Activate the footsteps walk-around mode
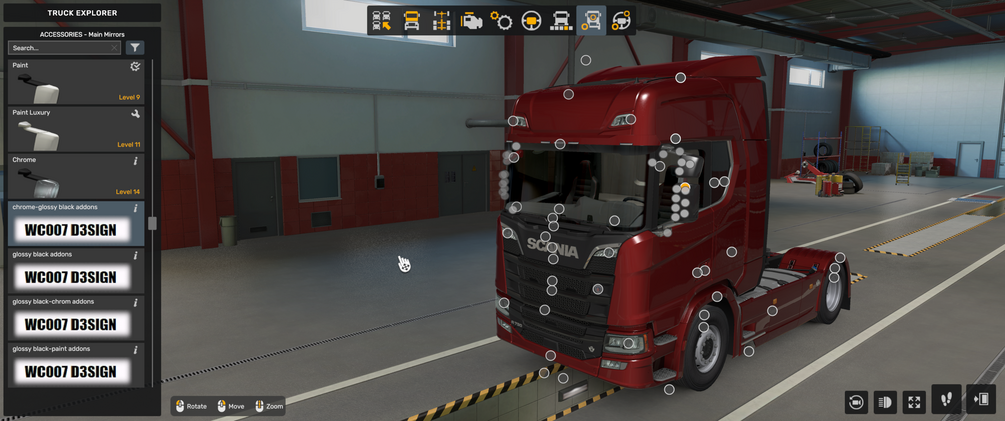 (x=946, y=400)
